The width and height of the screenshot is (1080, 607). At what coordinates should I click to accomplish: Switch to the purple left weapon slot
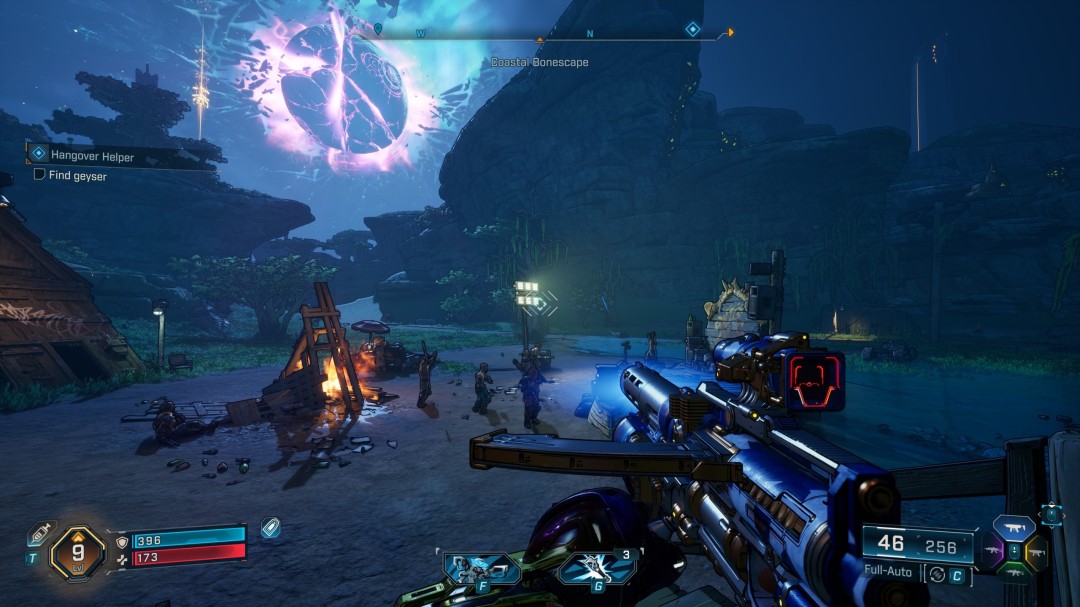[x=993, y=550]
